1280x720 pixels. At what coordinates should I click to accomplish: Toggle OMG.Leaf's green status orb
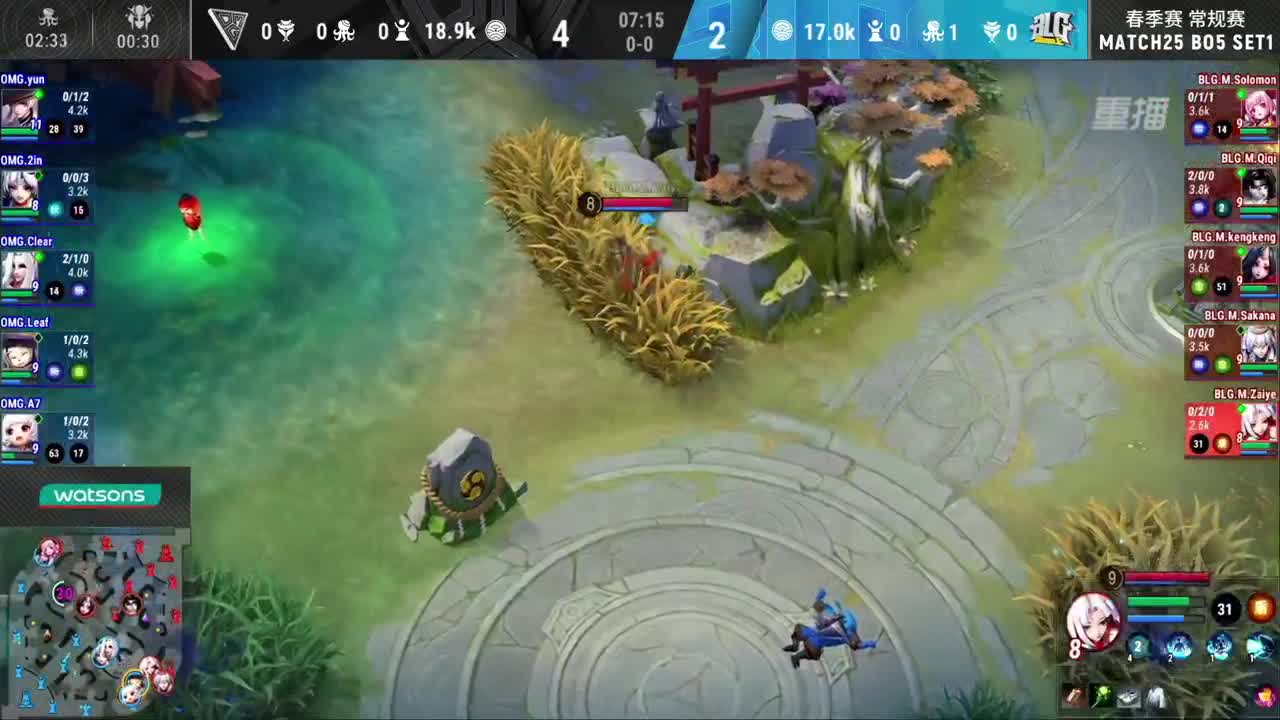point(77,370)
